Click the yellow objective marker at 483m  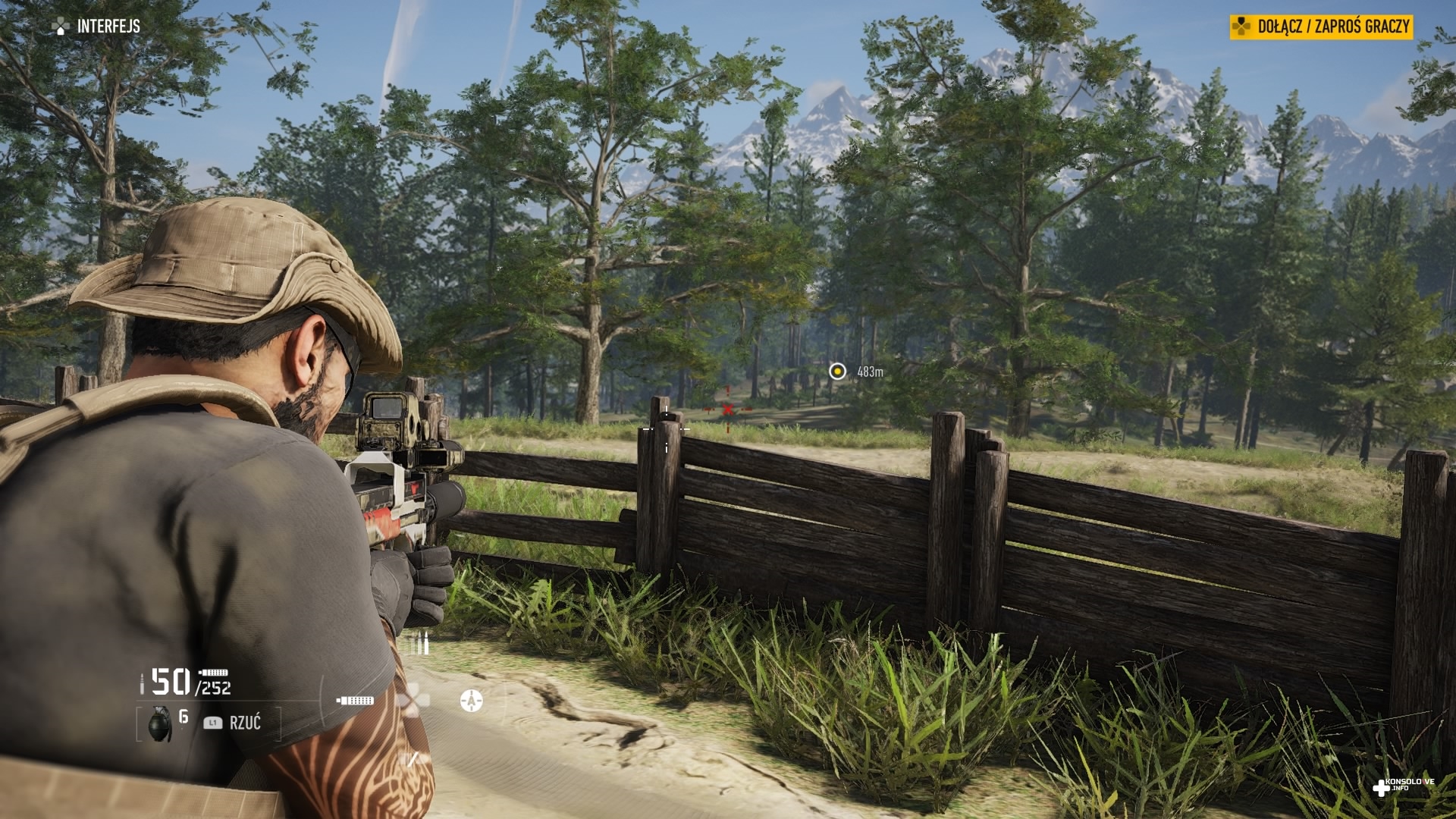[x=837, y=371]
